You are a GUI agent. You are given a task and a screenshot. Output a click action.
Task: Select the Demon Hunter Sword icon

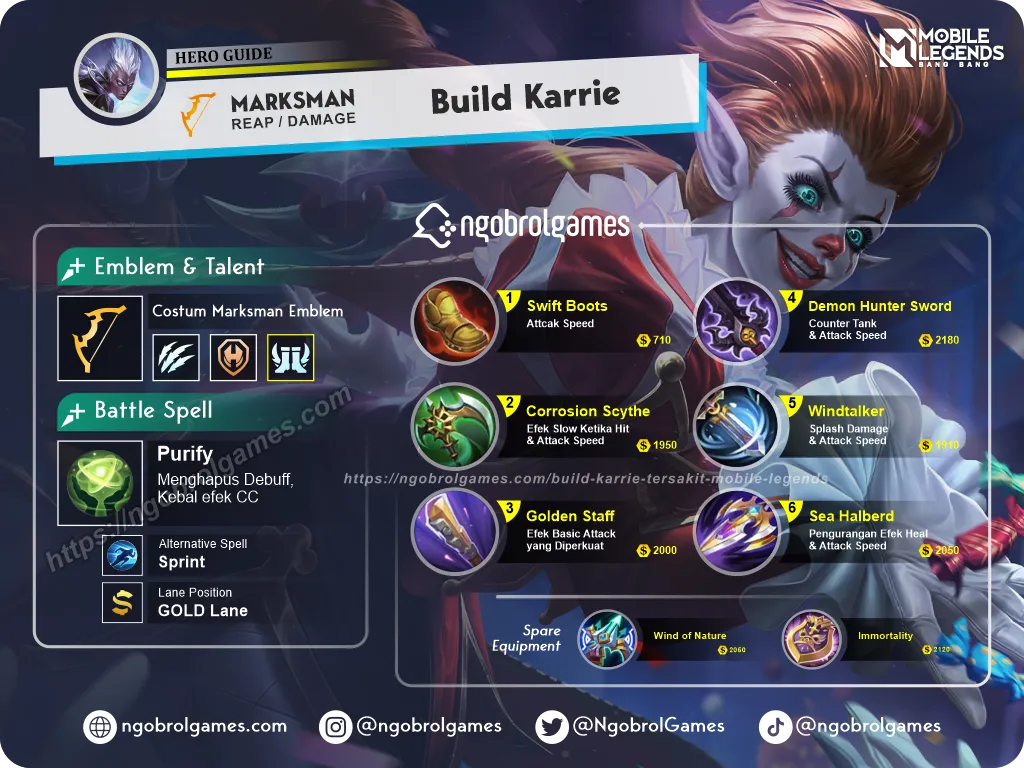736,321
